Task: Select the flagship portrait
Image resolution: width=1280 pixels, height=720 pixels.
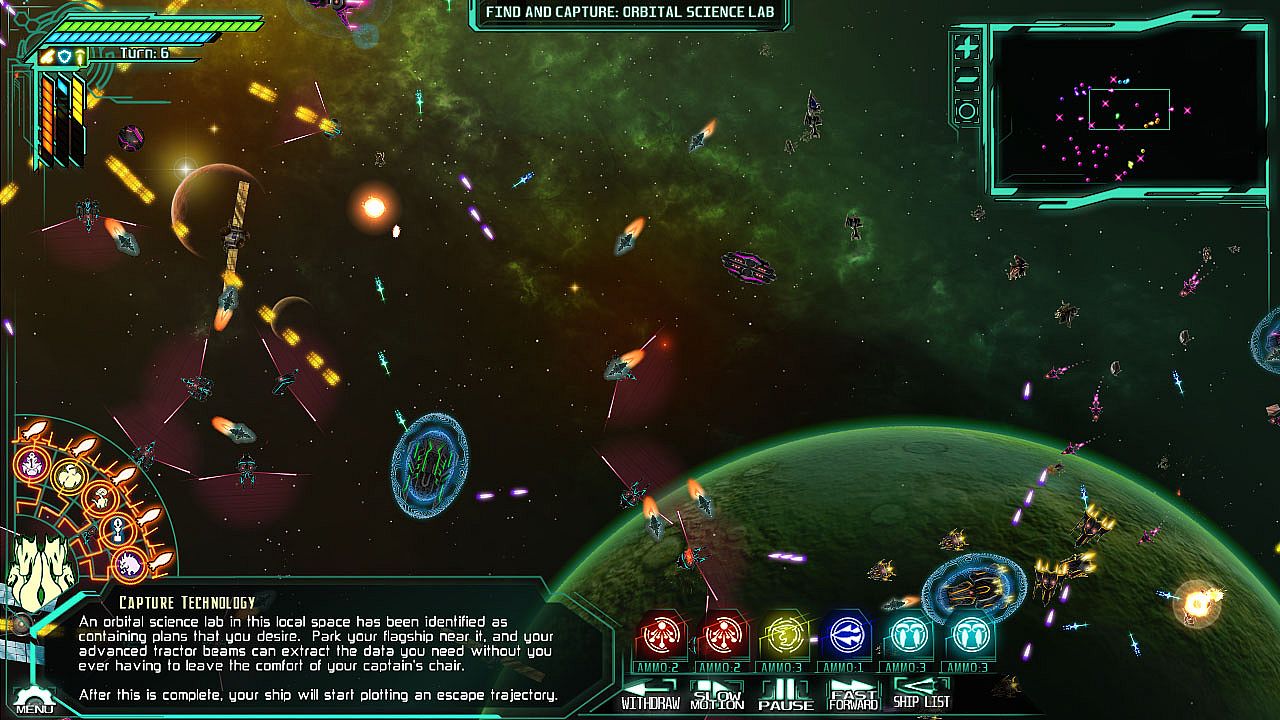Action: (x=42, y=572)
